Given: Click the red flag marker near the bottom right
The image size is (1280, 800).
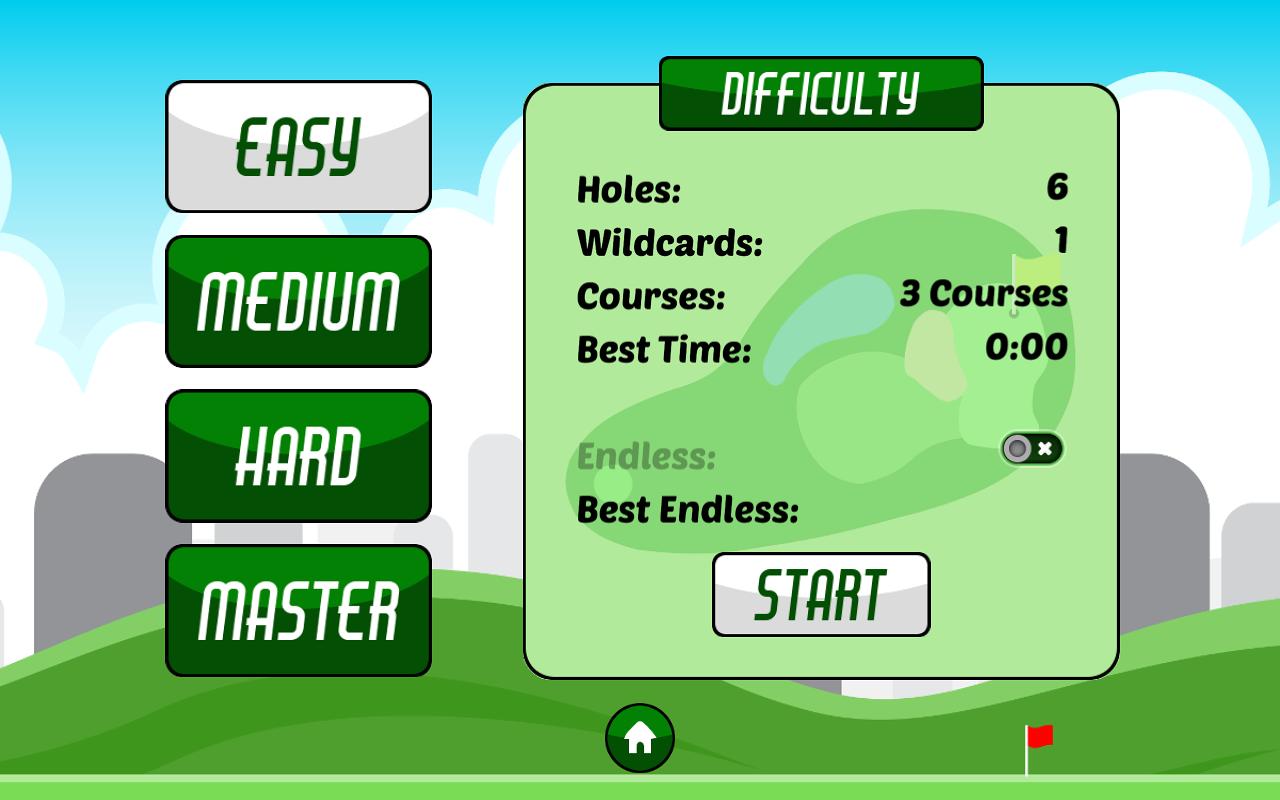Looking at the screenshot, I should tap(1038, 737).
